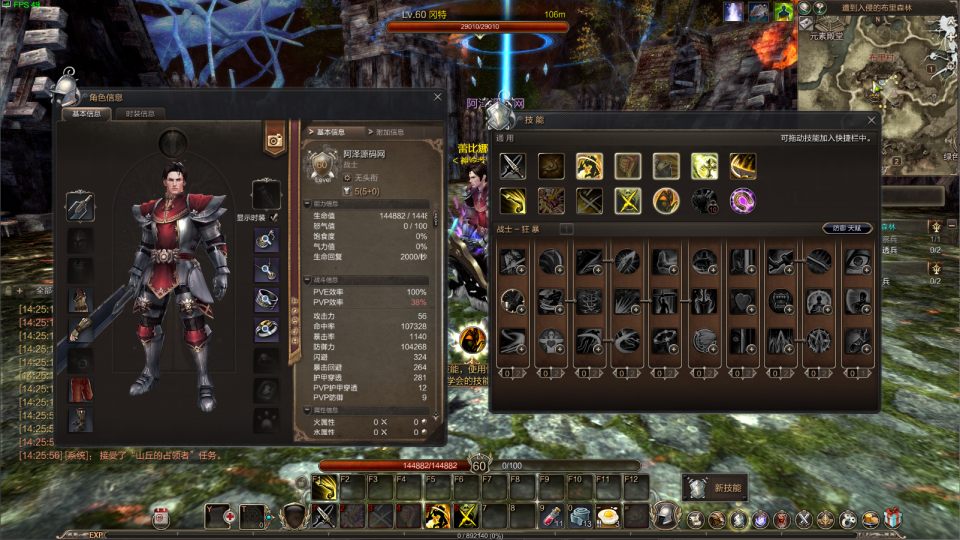
Task: Select the weapon slot in equipment panel
Action: [x=80, y=207]
